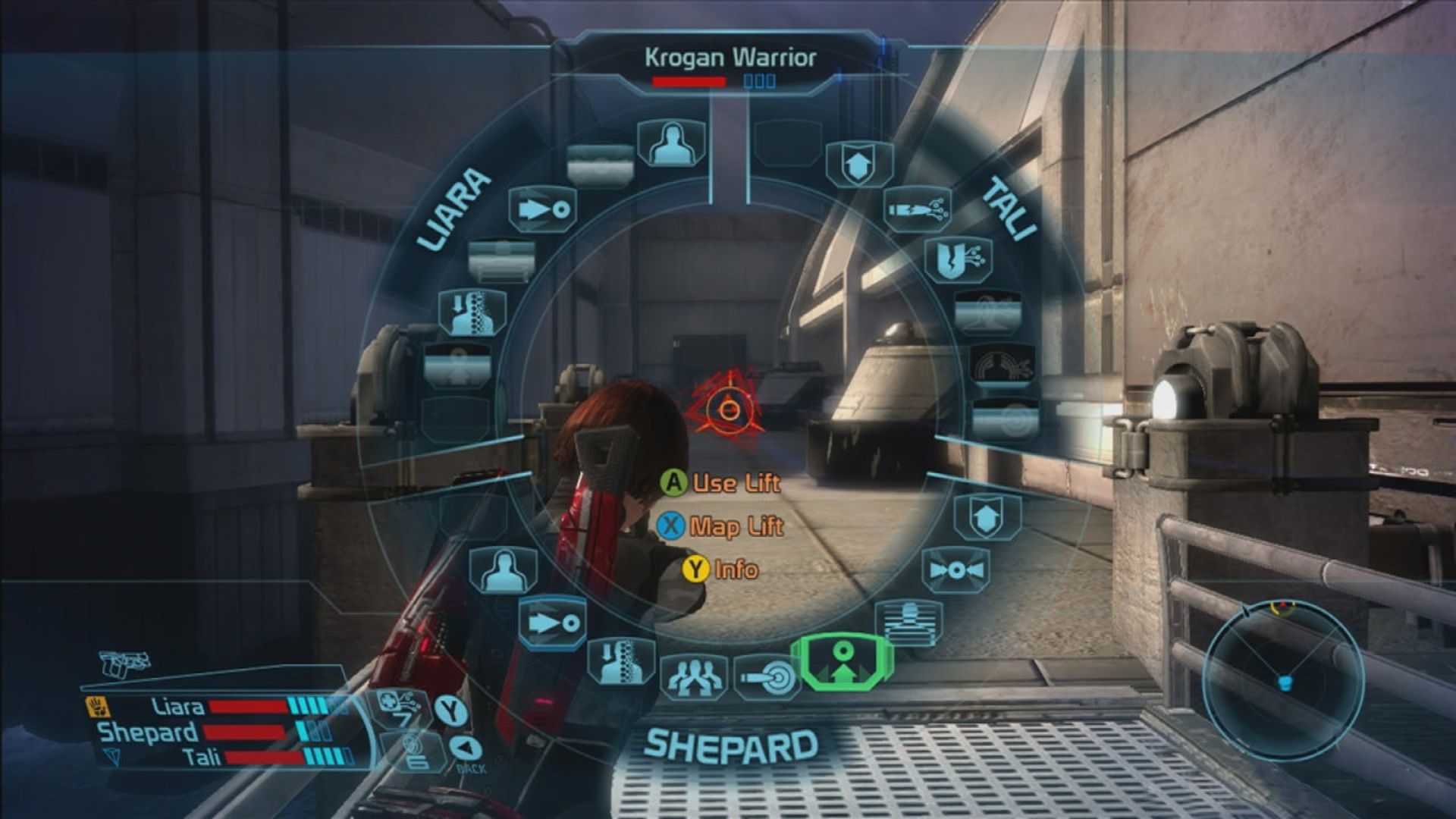Select the grenade count icon

(x=414, y=750)
